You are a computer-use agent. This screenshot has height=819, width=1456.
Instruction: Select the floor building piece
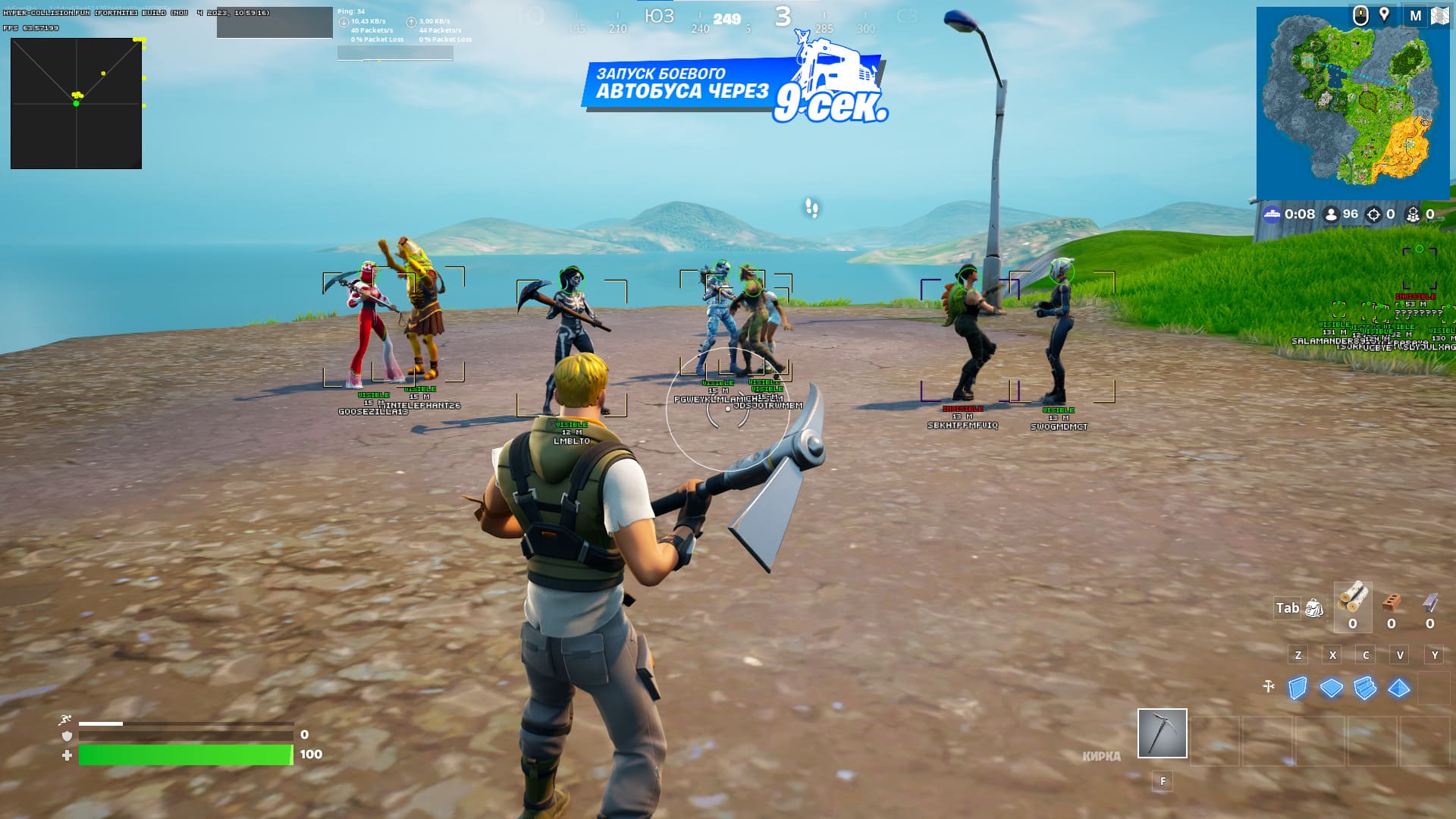coord(1331,688)
